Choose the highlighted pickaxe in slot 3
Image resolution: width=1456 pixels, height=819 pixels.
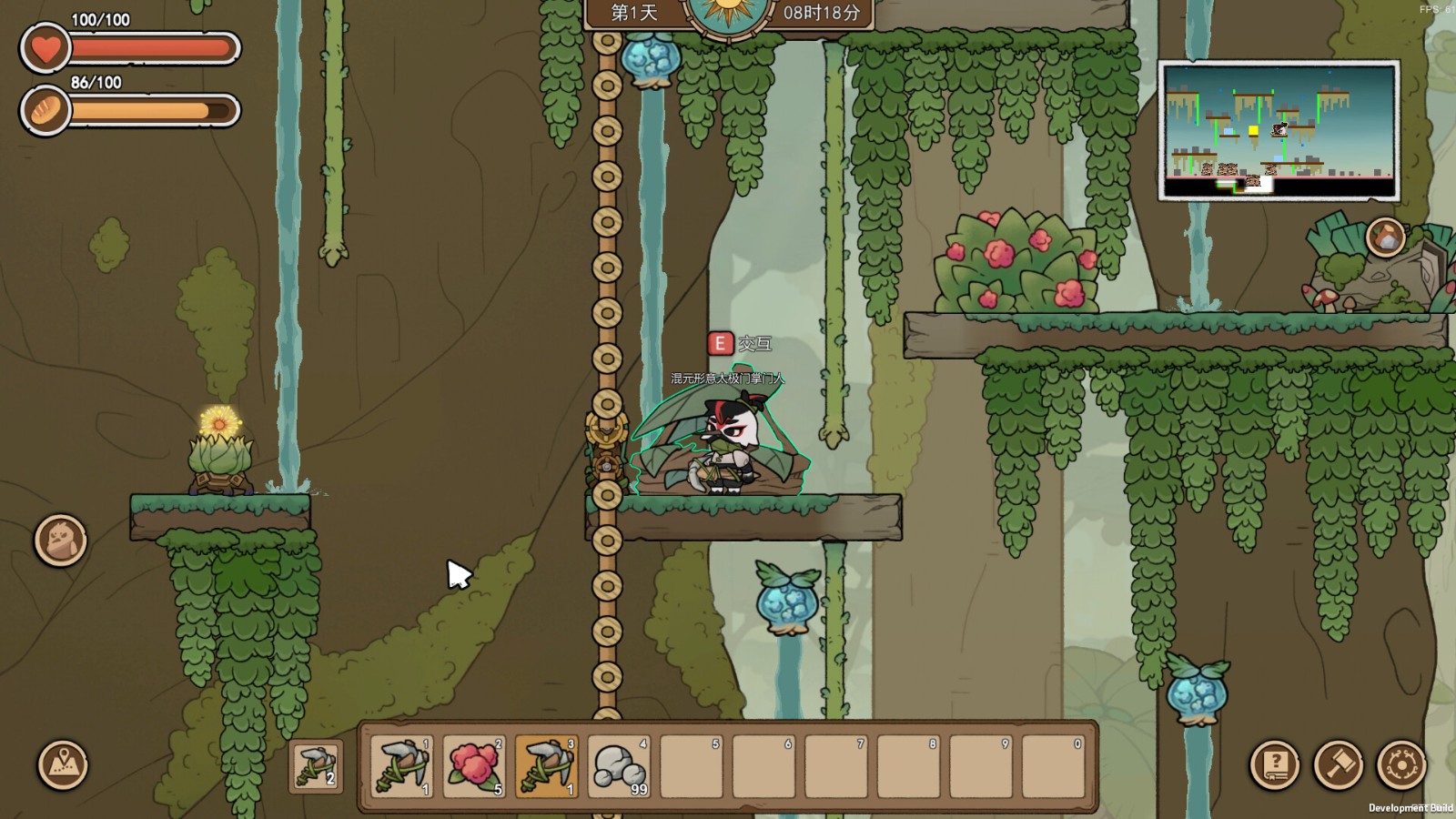click(x=546, y=766)
